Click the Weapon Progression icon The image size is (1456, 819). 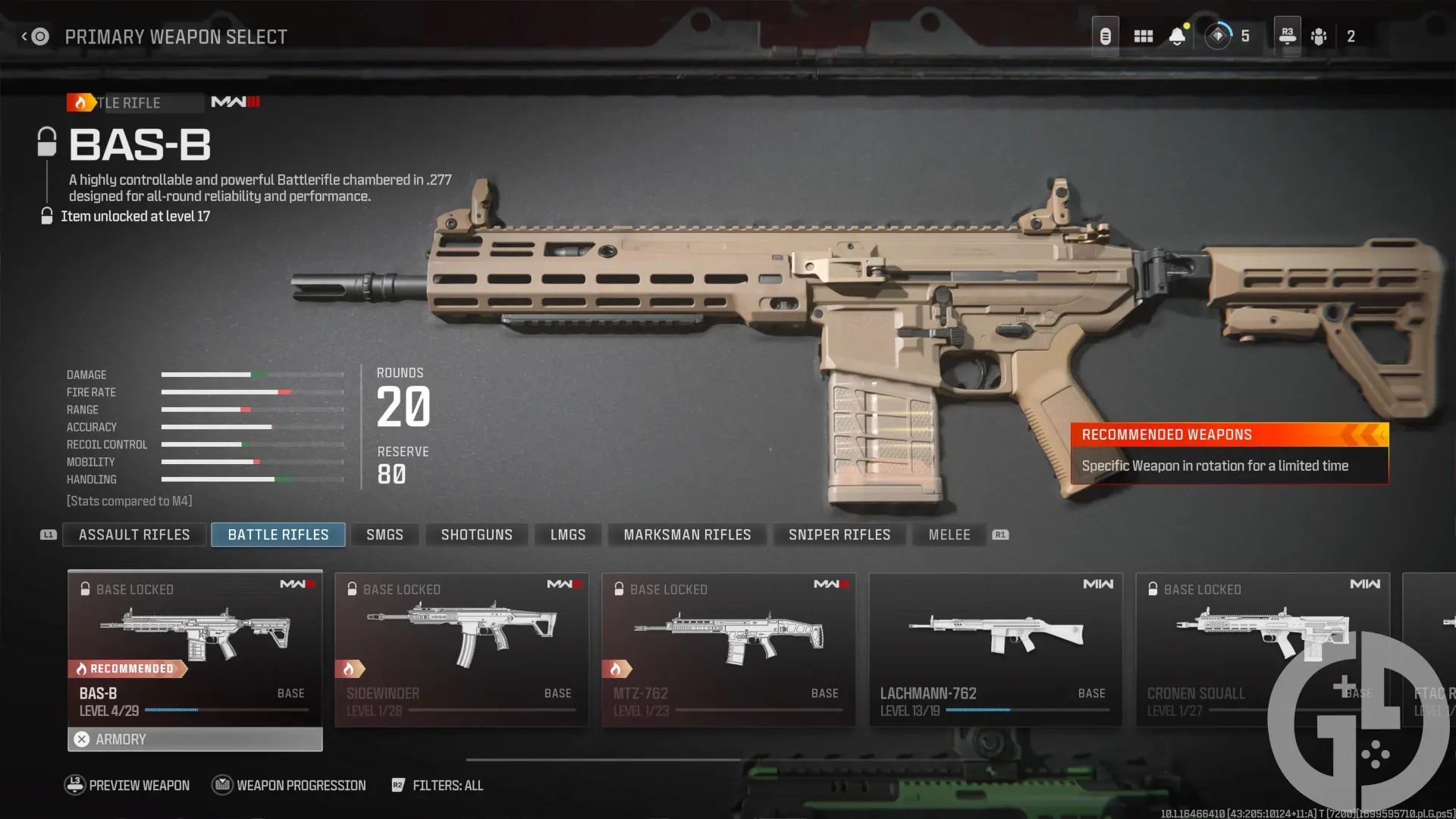(222, 785)
